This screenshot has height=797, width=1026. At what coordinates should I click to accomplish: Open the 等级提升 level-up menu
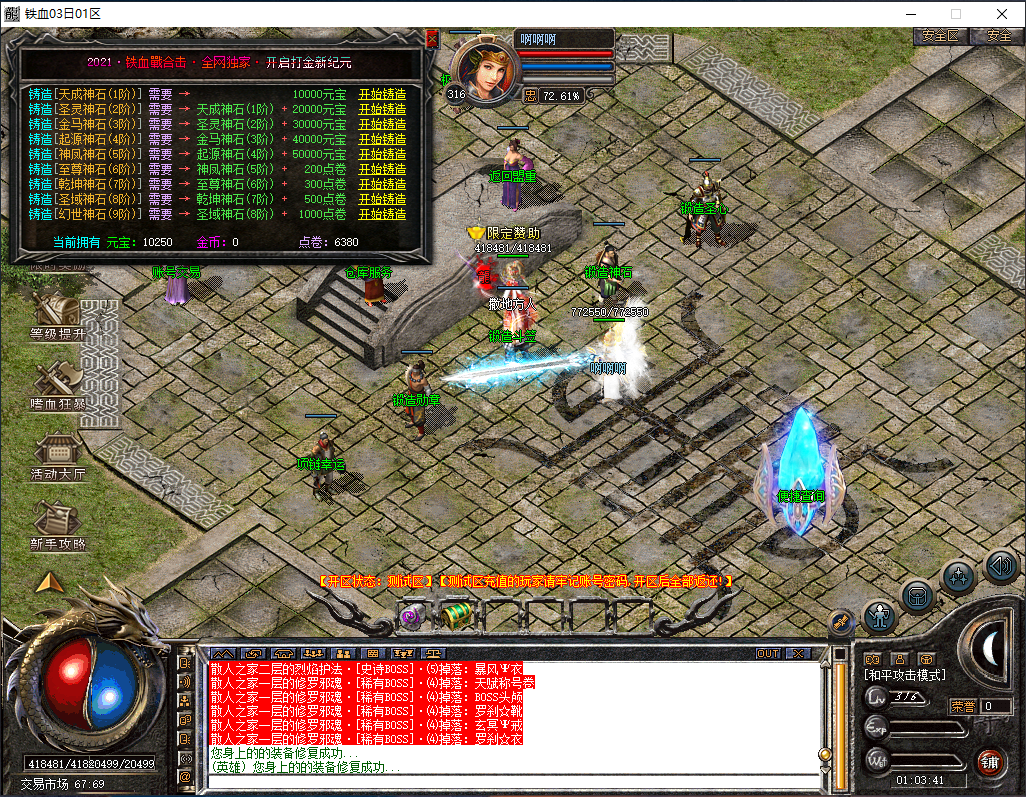coord(57,318)
